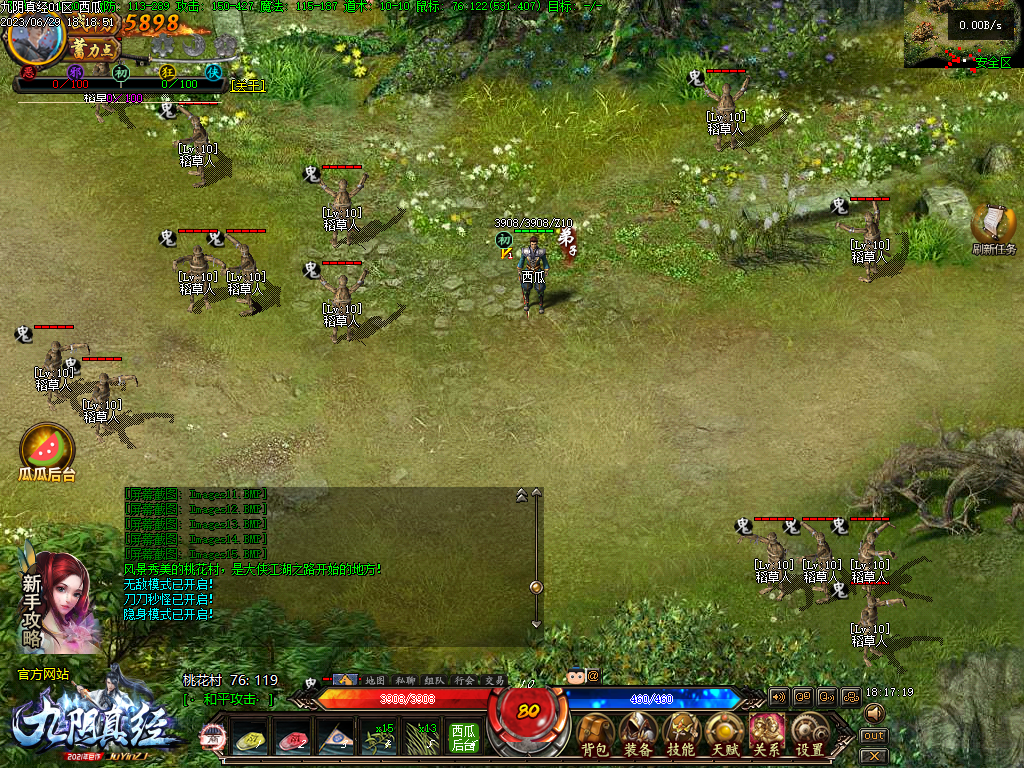Image resolution: width=1024 pixels, height=768 pixels.
Task: Open the 设置 settings gear
Action: pos(809,734)
